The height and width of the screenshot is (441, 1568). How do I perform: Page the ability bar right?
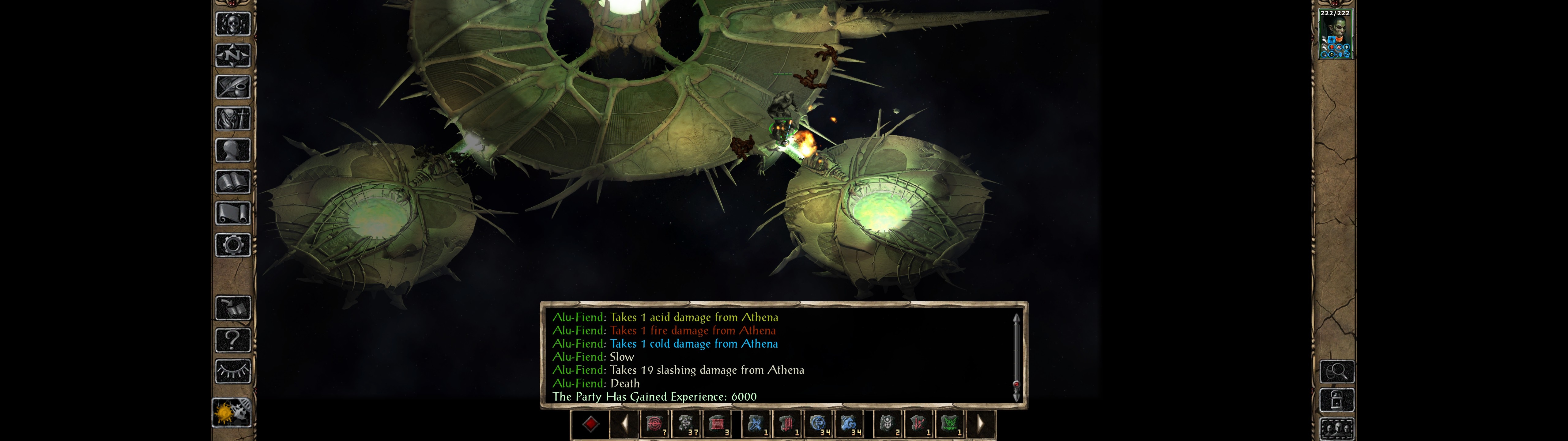click(x=980, y=424)
